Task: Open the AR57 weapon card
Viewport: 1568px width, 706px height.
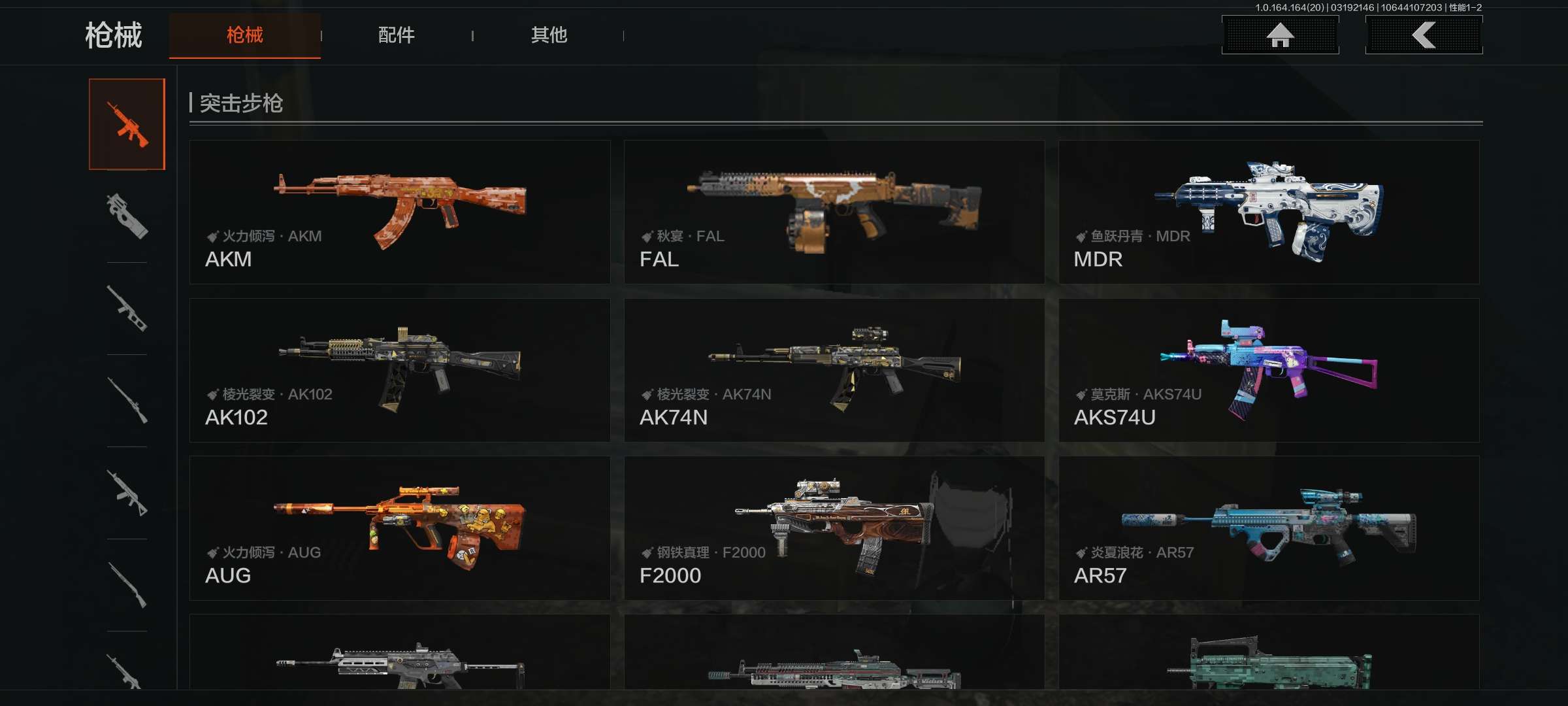Action: point(1269,528)
